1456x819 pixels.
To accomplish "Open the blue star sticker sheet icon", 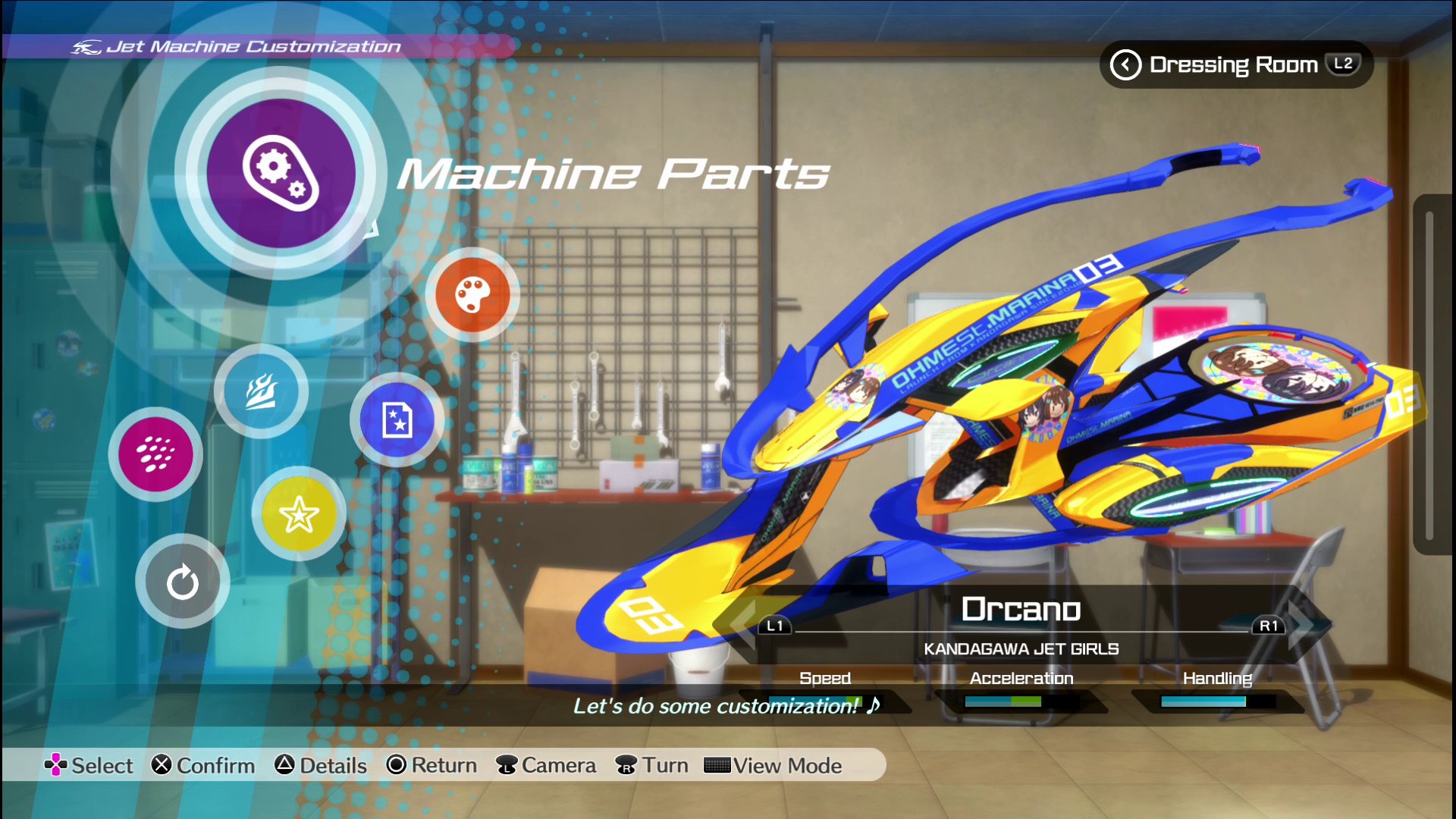I will tap(397, 419).
